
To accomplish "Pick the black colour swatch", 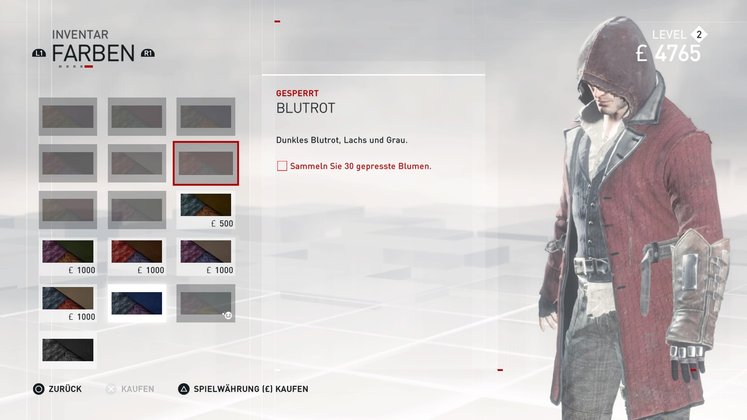I will [68, 349].
